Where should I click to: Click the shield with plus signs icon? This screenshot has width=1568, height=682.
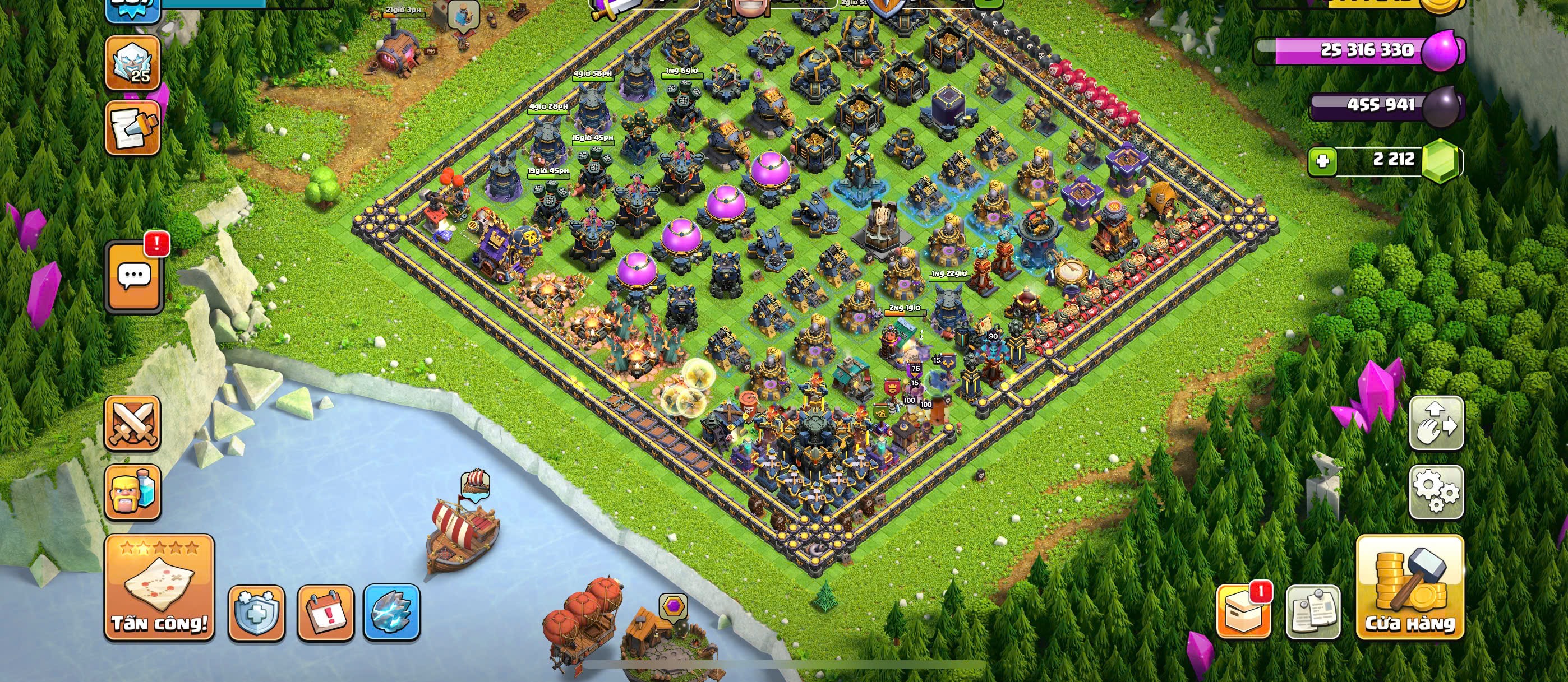pyautogui.click(x=256, y=613)
